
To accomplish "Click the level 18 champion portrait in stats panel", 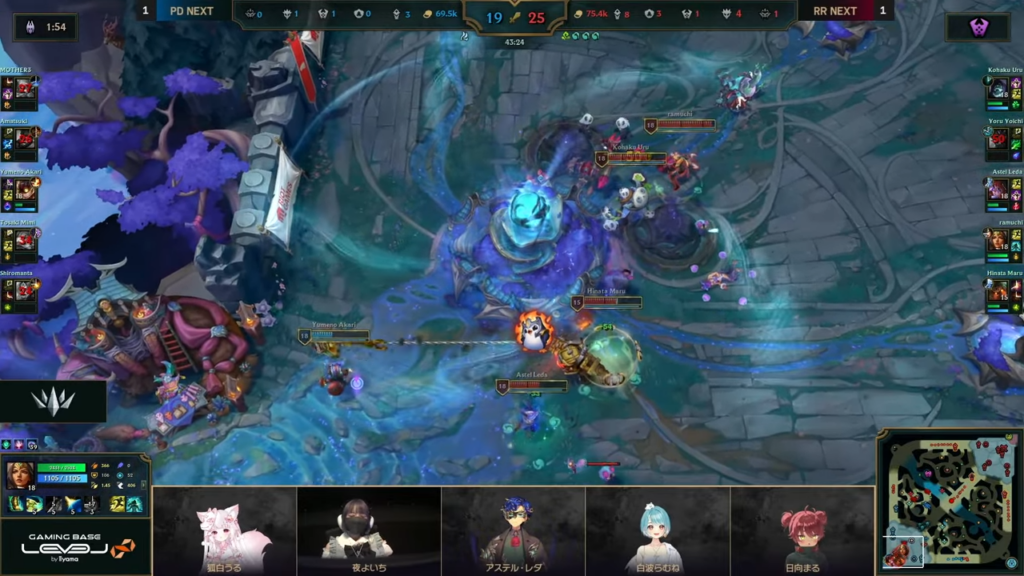I will tap(19, 475).
